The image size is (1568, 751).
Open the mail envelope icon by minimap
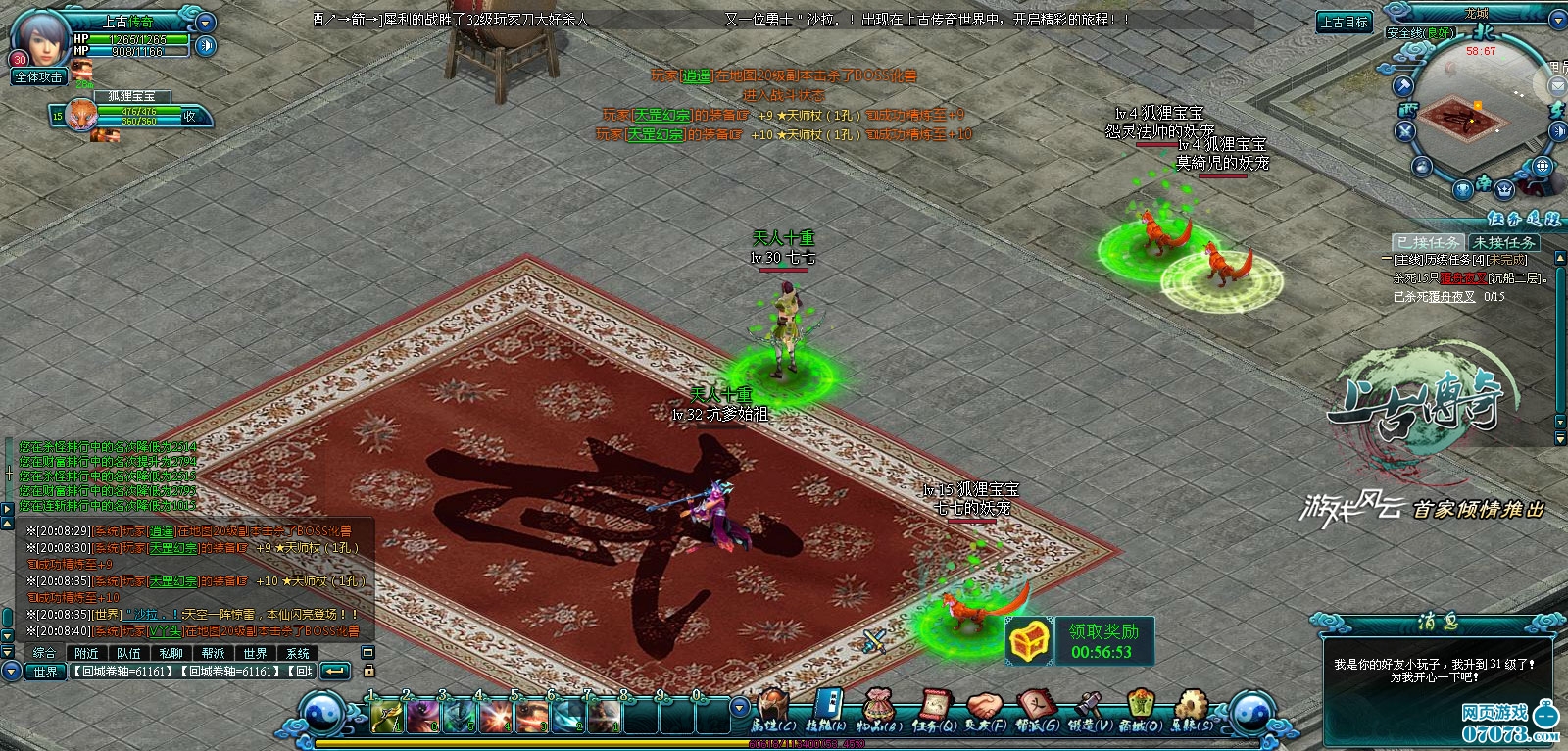point(1557,86)
